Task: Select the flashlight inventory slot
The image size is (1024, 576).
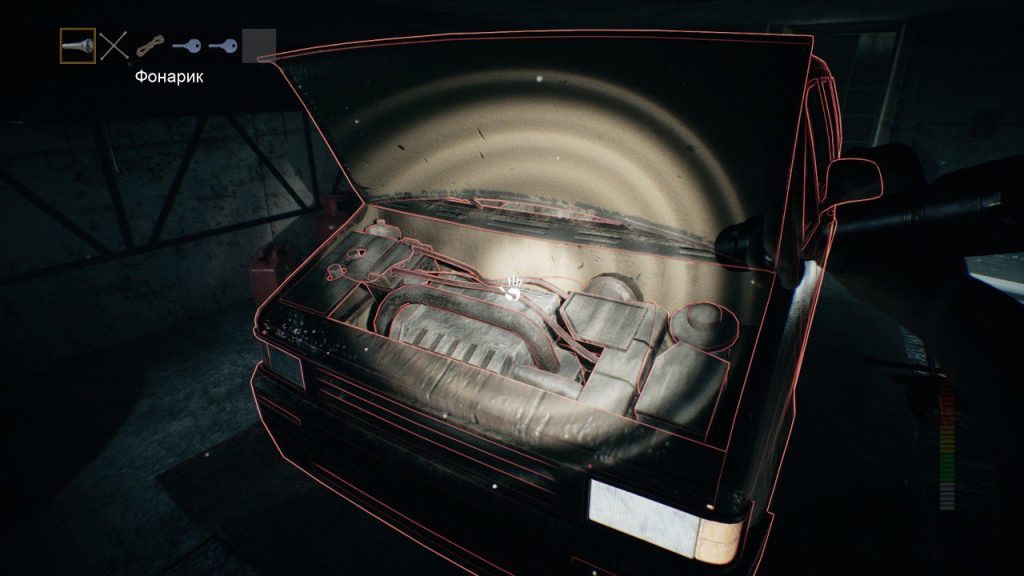Action: tap(78, 46)
